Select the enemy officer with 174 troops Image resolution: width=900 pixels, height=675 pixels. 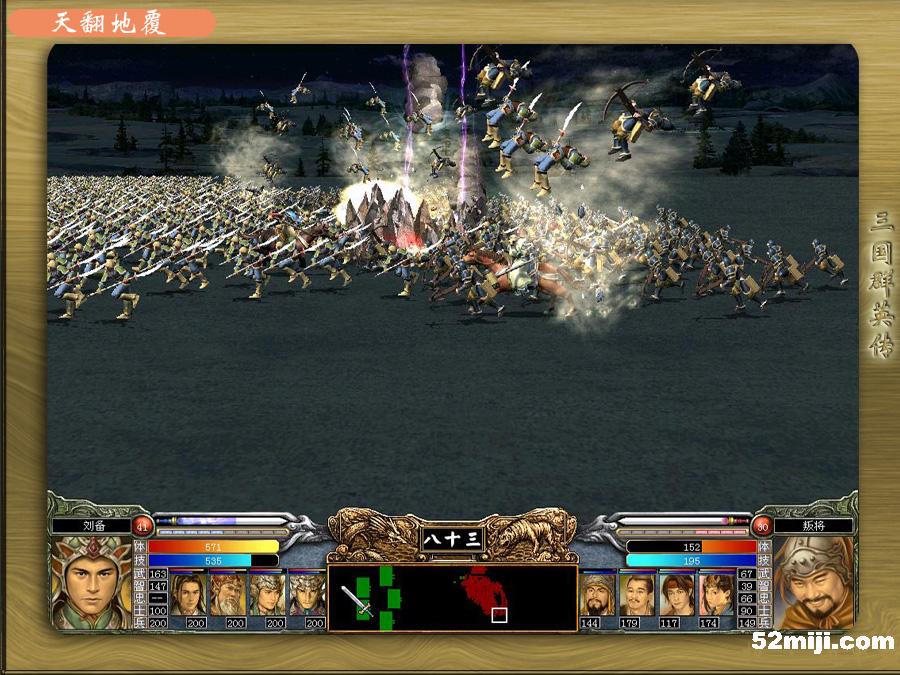point(717,593)
